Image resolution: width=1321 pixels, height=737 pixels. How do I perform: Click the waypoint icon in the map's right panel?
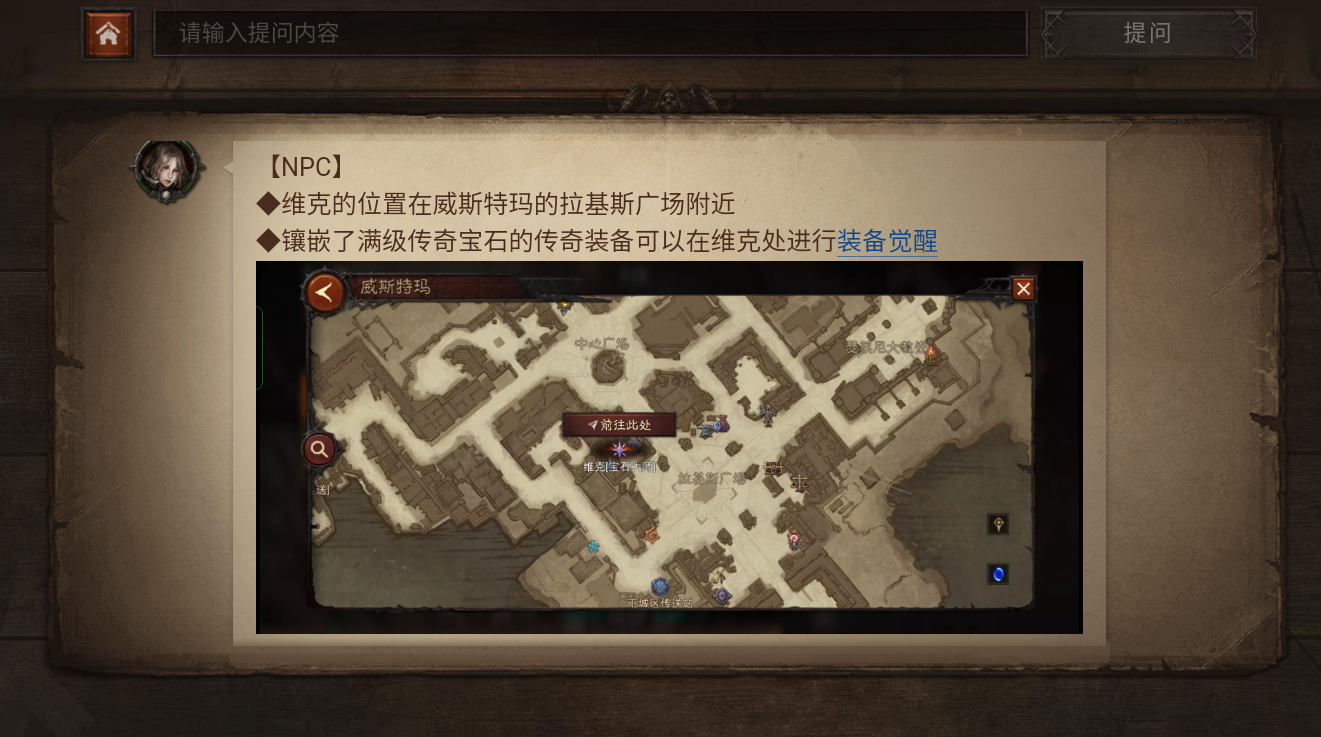click(998, 524)
